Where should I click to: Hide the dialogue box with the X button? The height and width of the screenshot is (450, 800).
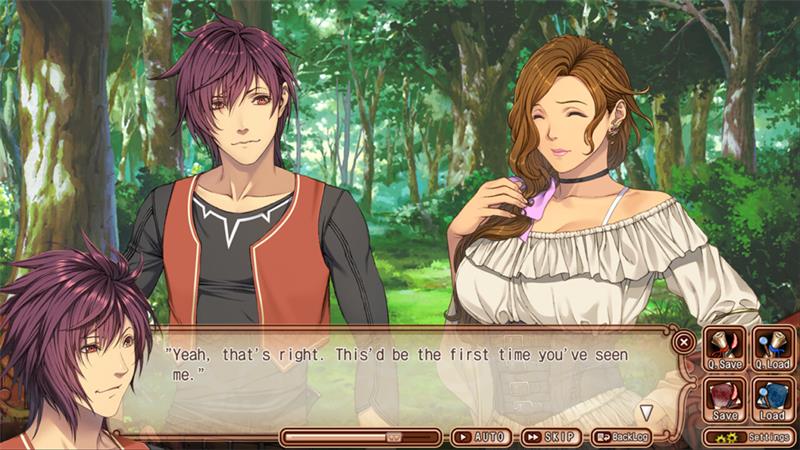tap(684, 341)
